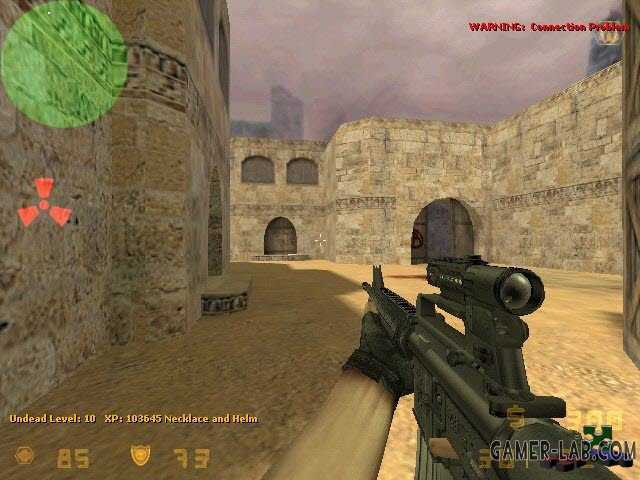Click the green radar minimap
This screenshot has width=640, height=480.
point(63,63)
